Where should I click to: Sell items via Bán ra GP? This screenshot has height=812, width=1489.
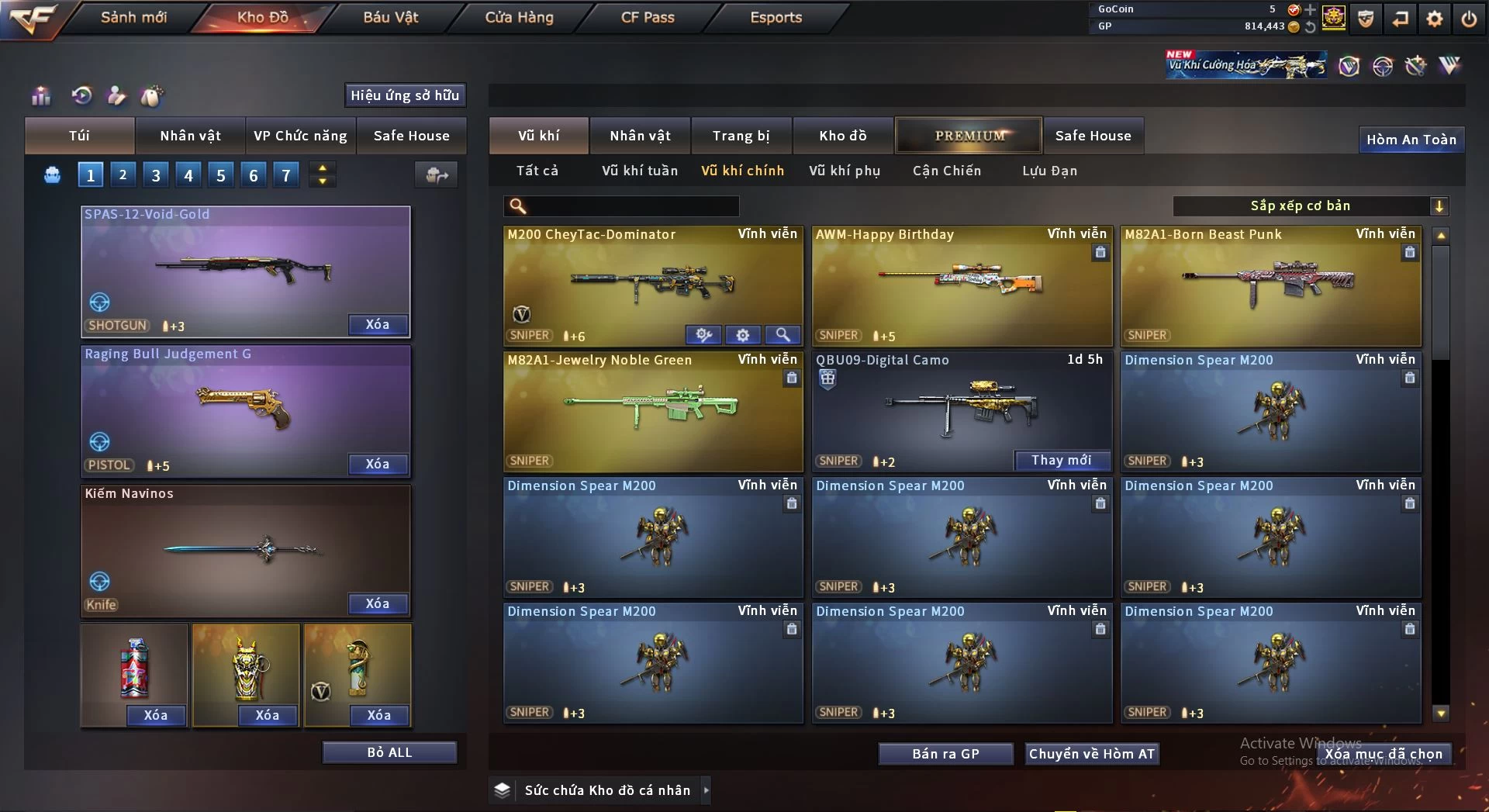click(945, 754)
